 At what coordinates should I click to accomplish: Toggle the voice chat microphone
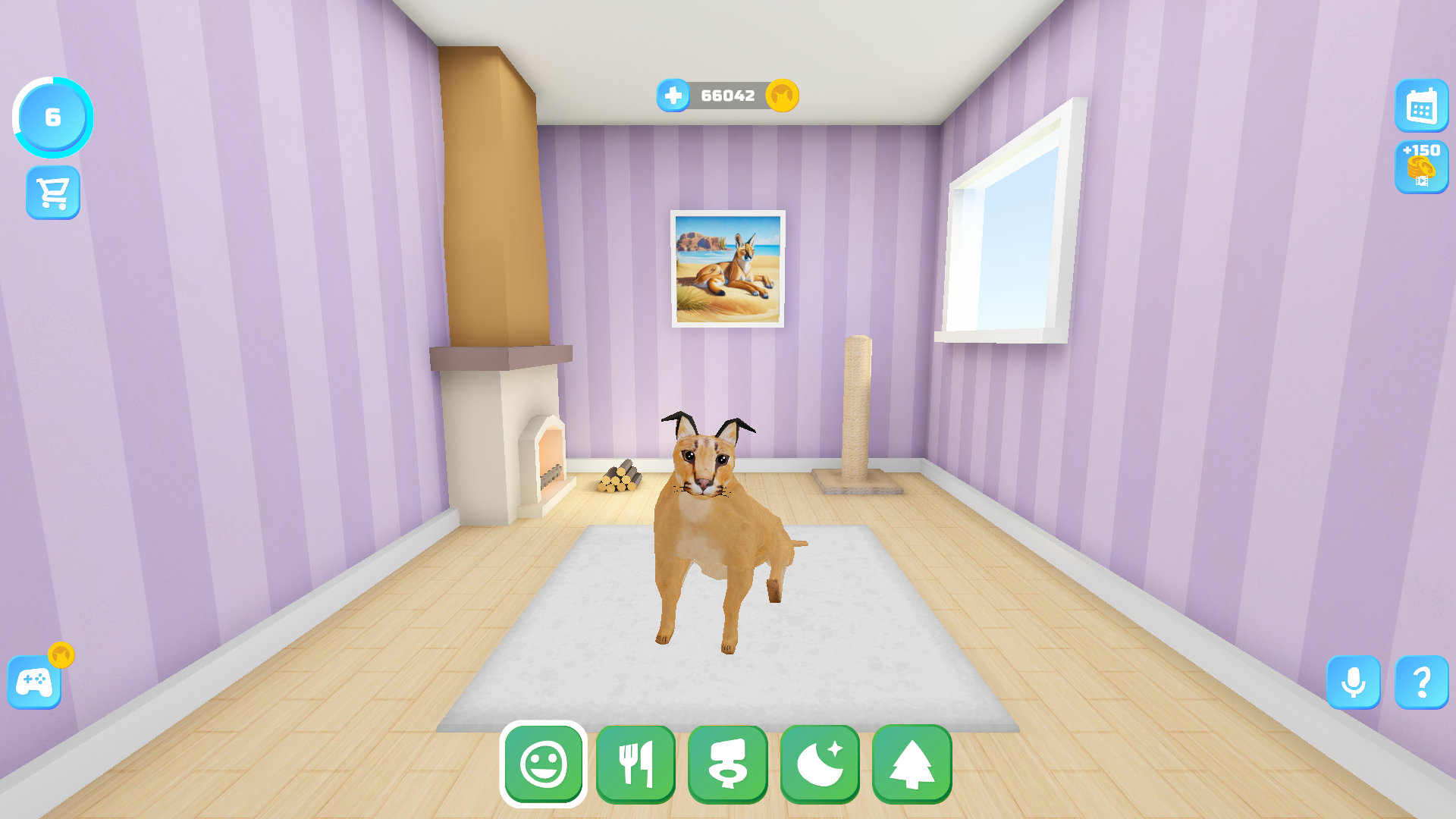[x=1354, y=683]
